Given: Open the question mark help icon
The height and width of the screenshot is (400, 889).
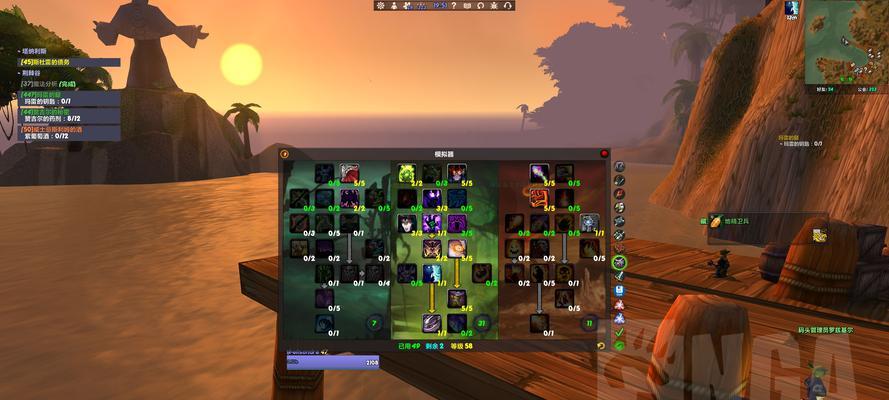Looking at the screenshot, I should pos(453,6).
